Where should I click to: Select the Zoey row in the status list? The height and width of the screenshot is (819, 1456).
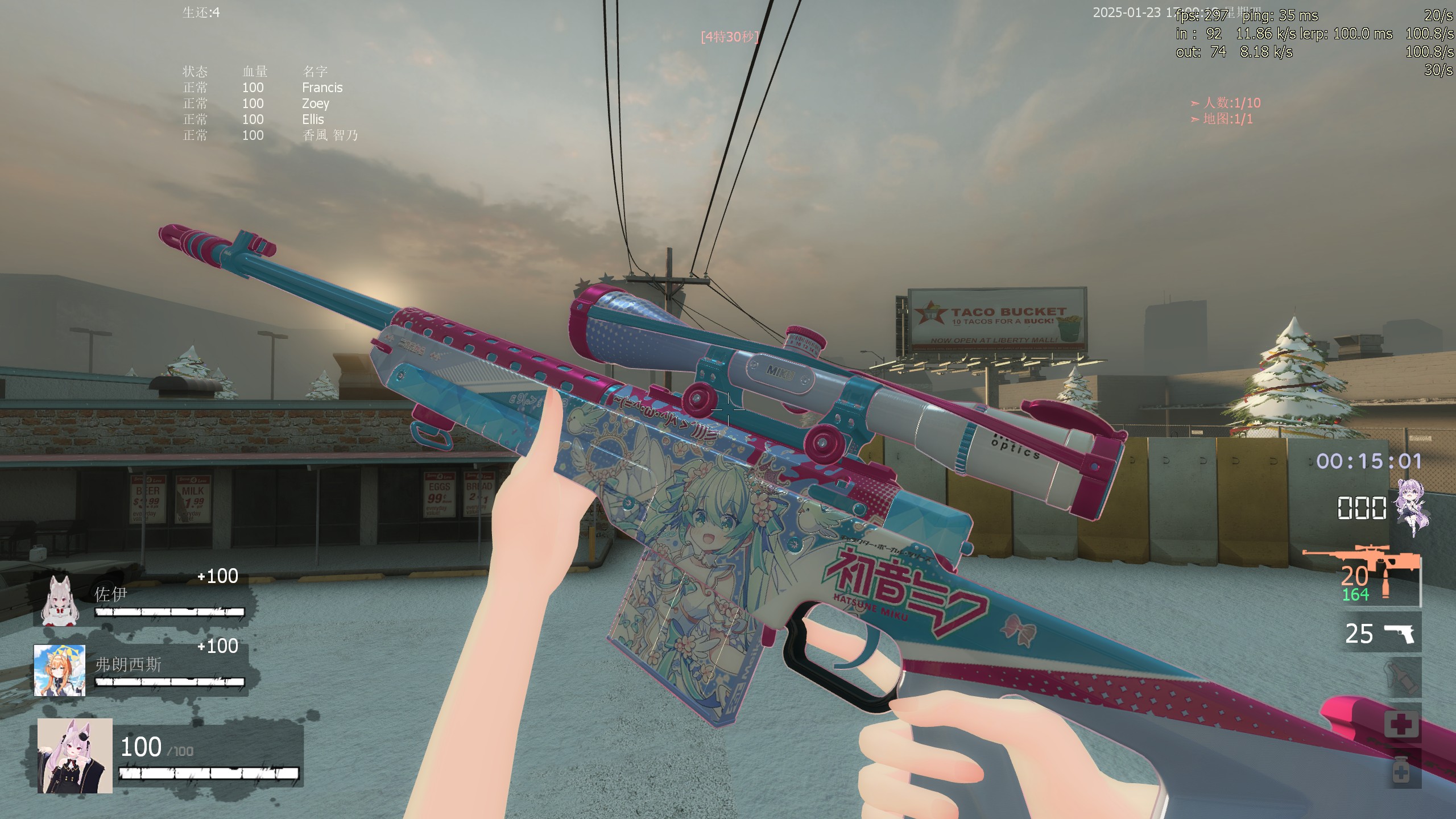(x=315, y=104)
